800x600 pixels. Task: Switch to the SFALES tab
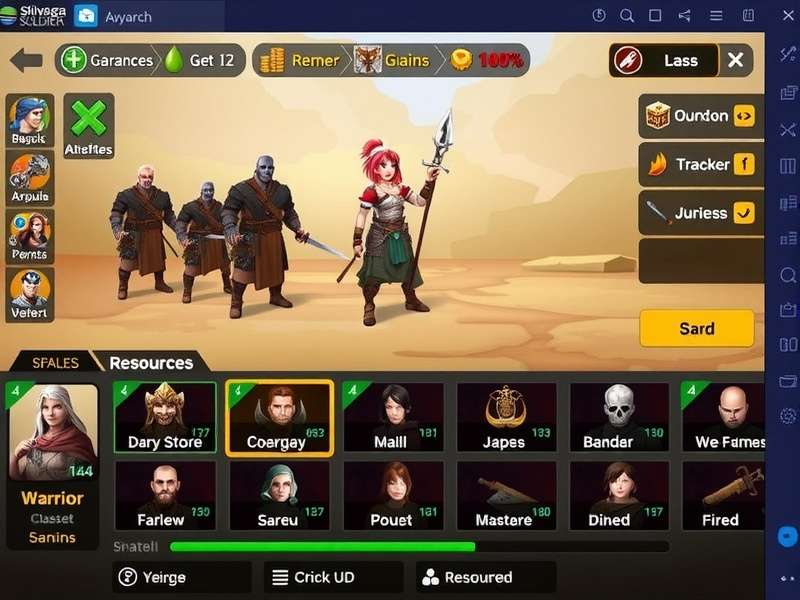(x=55, y=363)
